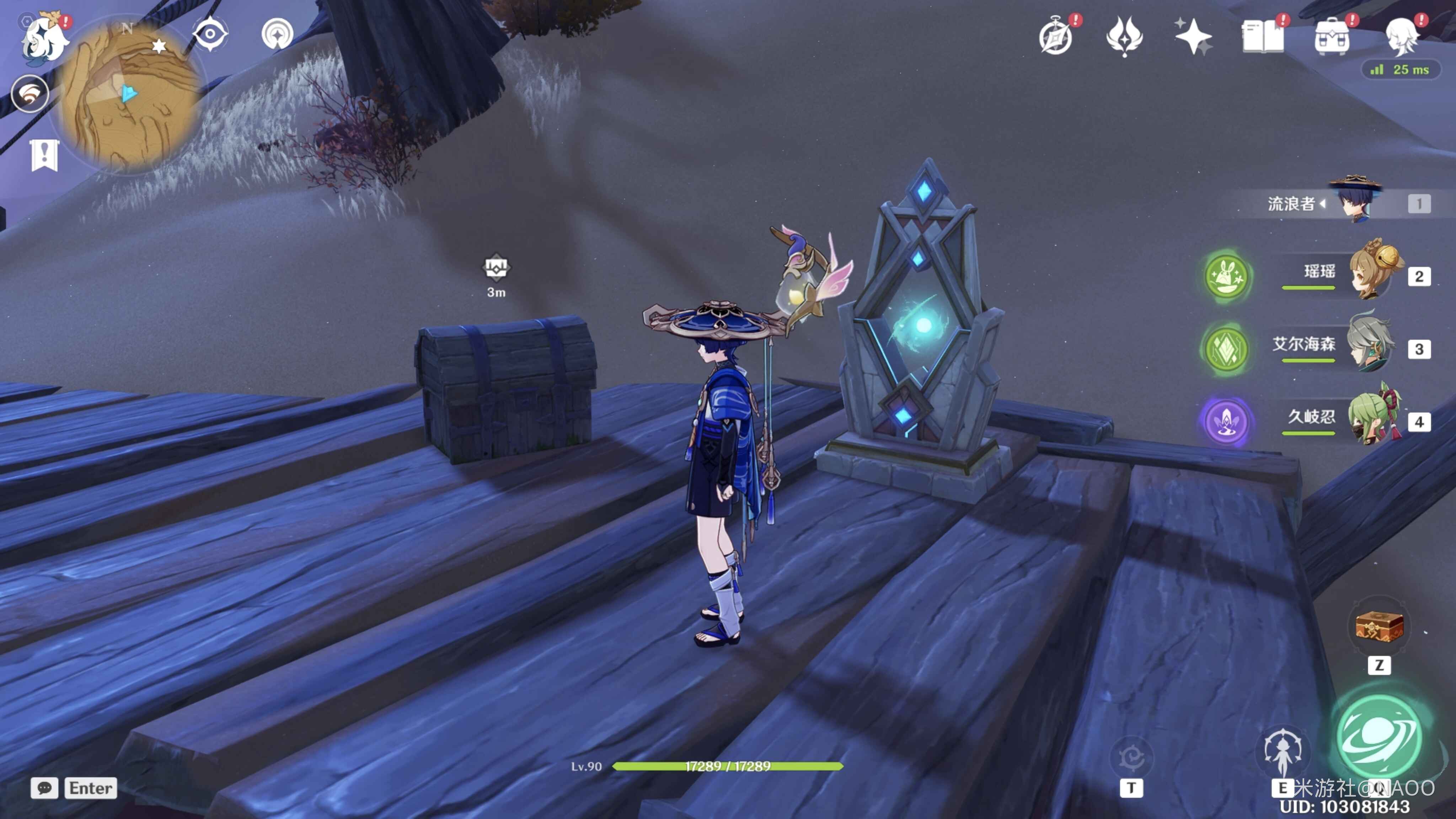Open the chat box
1456x819 pixels.
tap(44, 788)
